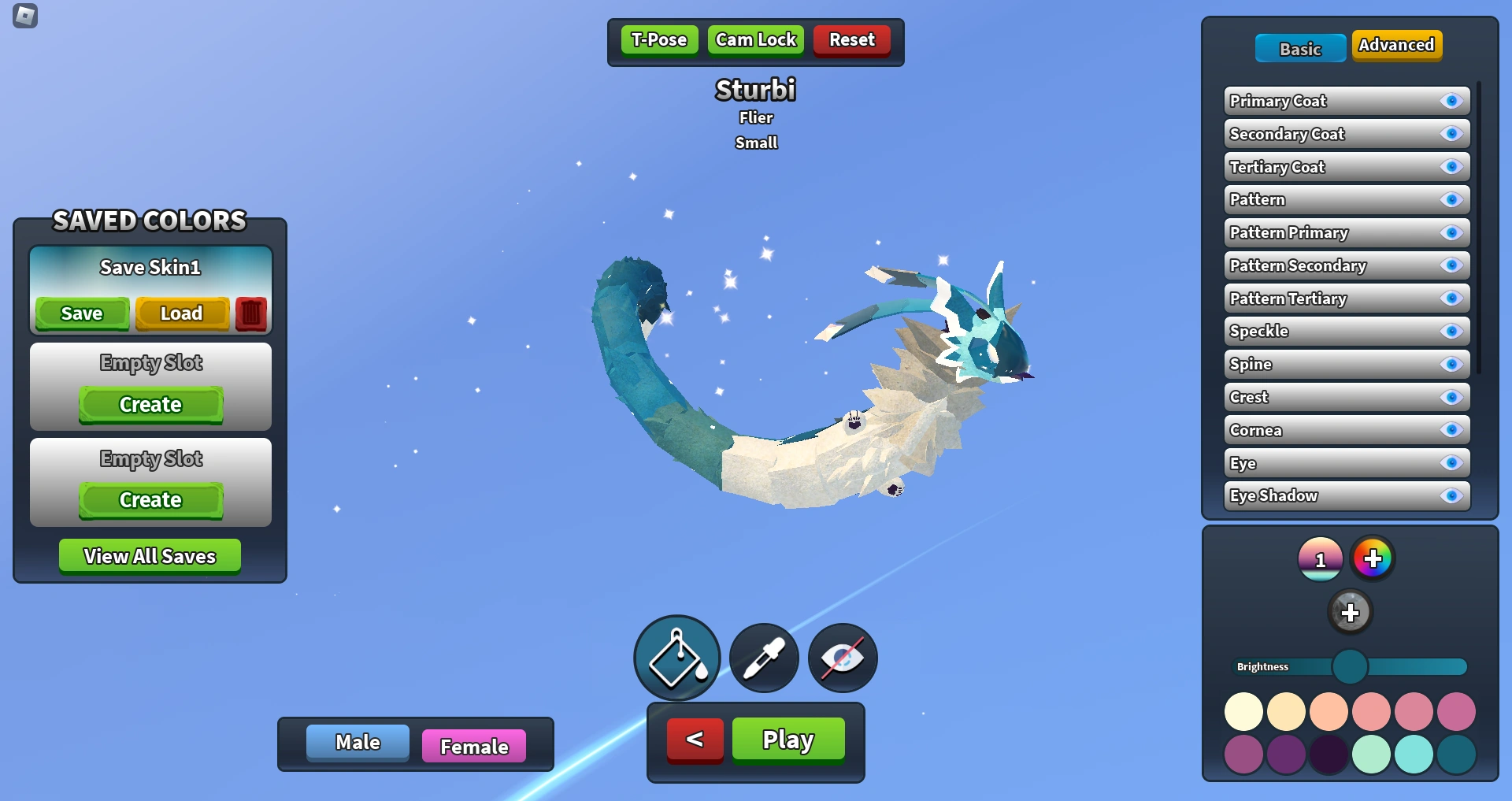Toggle visibility of Primary Coat
The height and width of the screenshot is (801, 1512).
[x=1453, y=101]
